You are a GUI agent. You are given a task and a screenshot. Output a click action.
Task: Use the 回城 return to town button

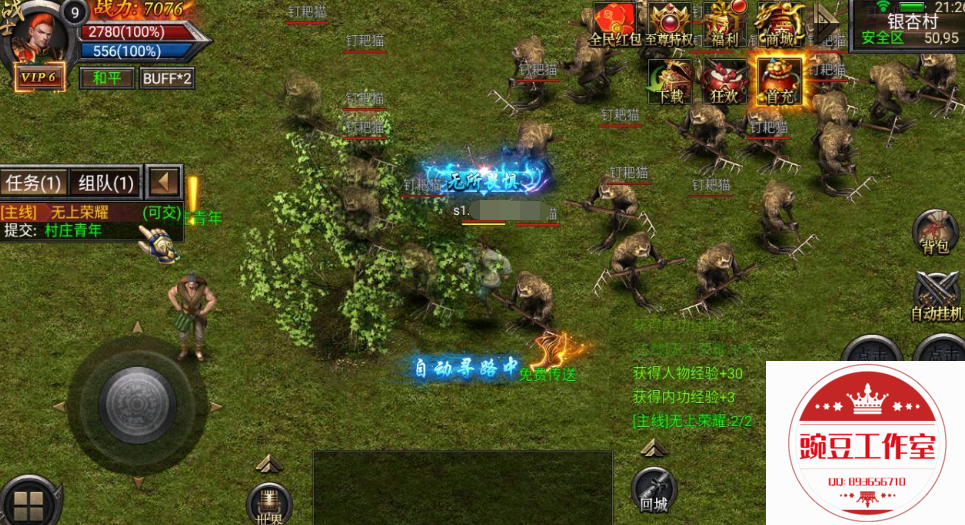tap(654, 491)
